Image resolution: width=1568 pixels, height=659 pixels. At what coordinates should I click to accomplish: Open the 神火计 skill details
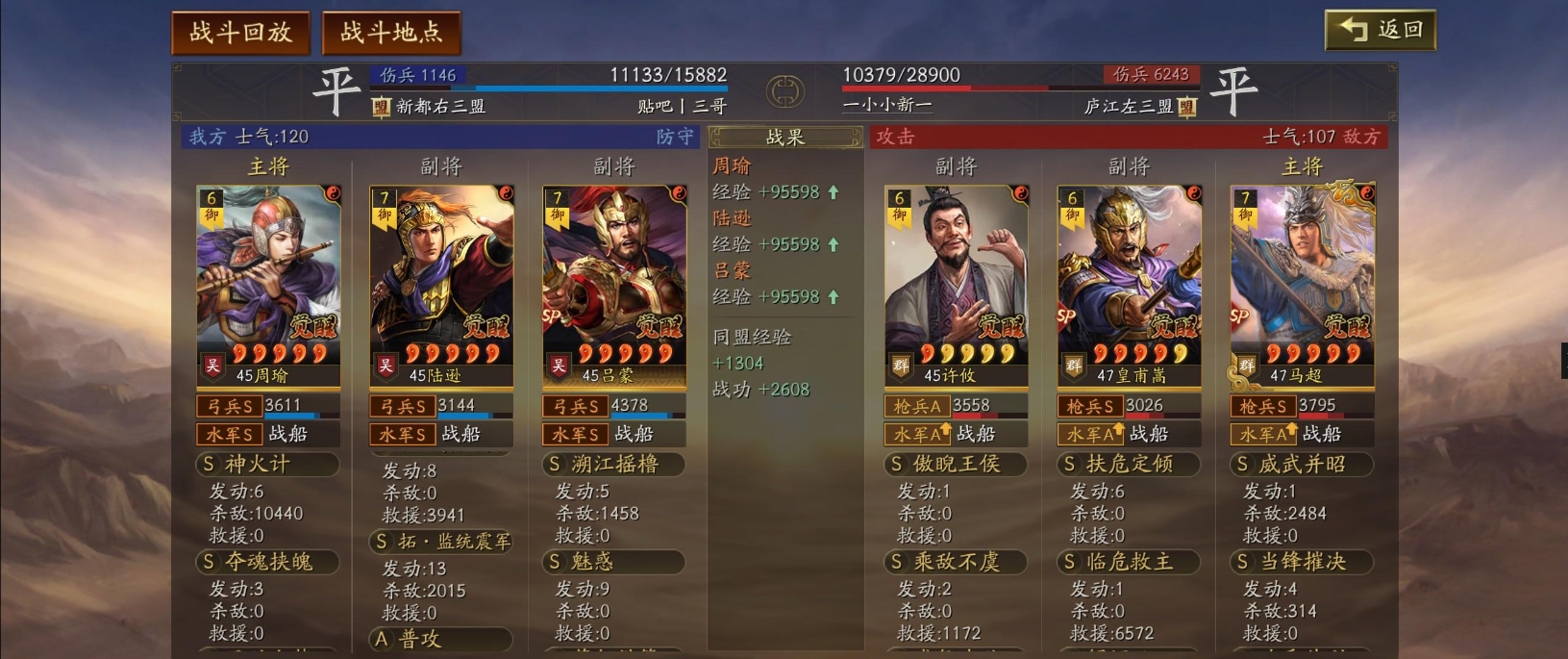[x=268, y=465]
